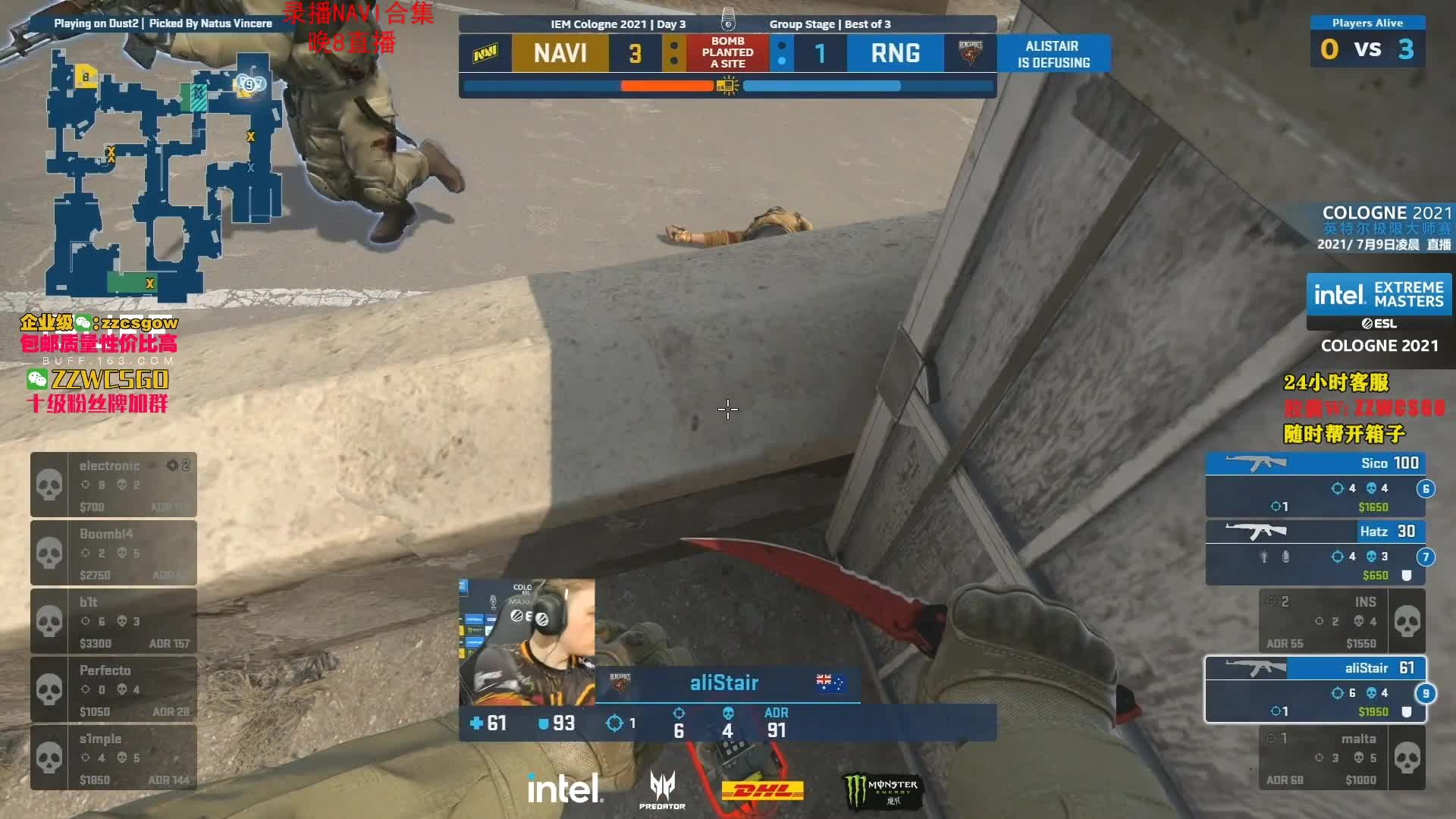Pick s1mple's player card
The width and height of the screenshot is (1456, 819).
click(x=114, y=758)
